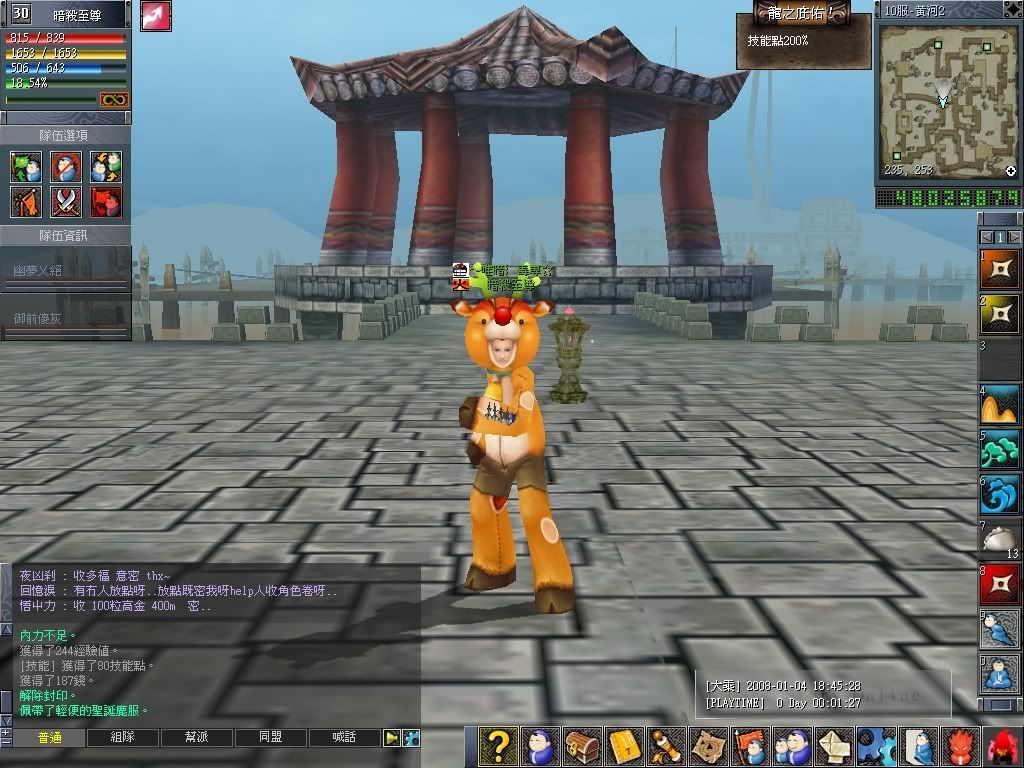This screenshot has width=1024, height=768.
Task: Use the steamed bun item in slot 7
Action: point(1000,539)
